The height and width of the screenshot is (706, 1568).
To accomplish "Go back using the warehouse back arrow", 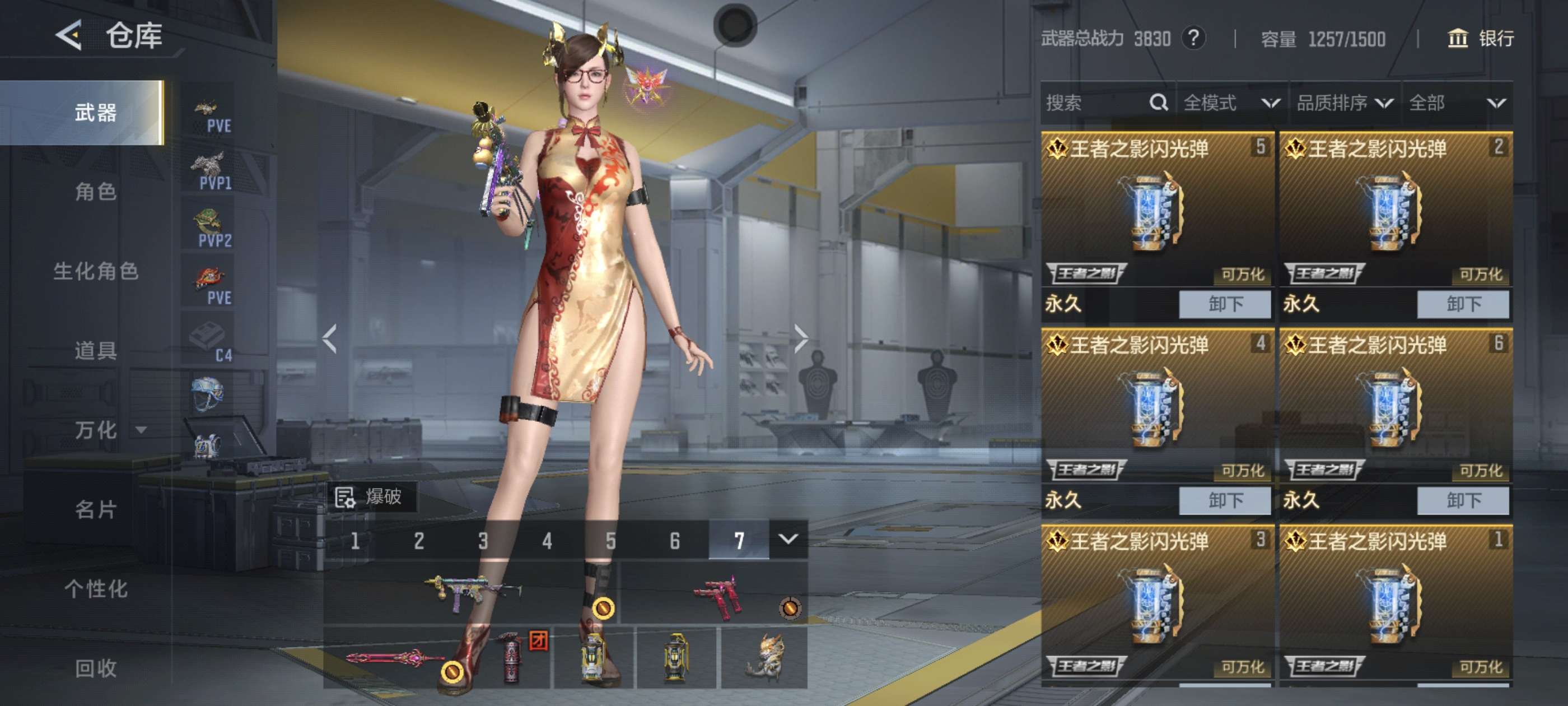I will [69, 35].
